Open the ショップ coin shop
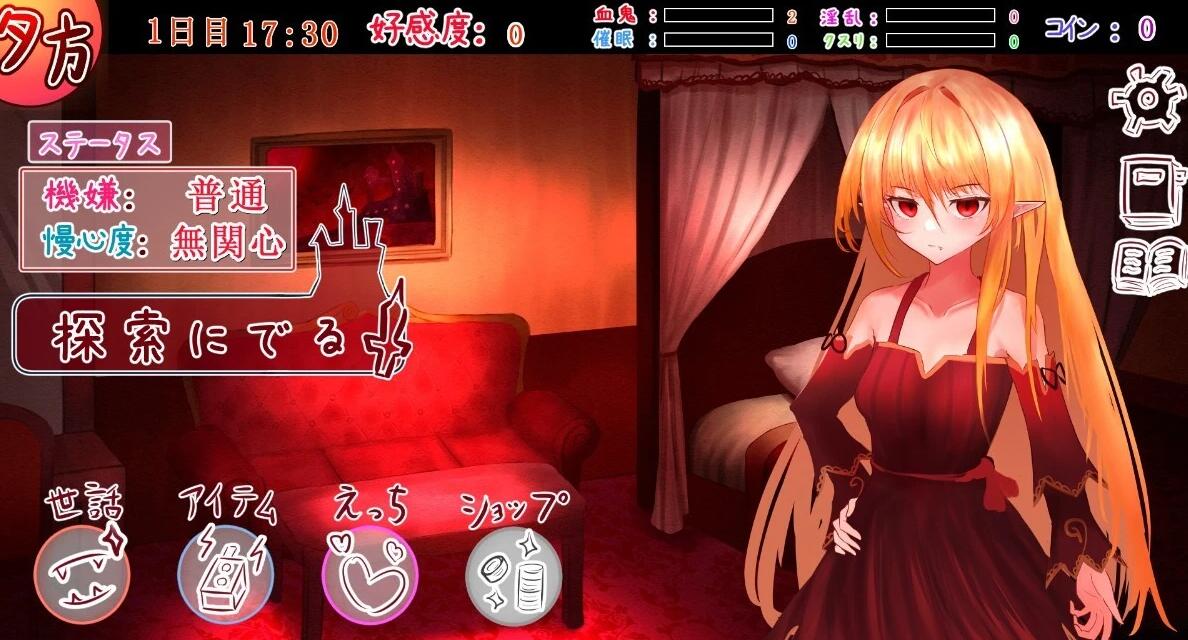The height and width of the screenshot is (640, 1188). (513, 574)
